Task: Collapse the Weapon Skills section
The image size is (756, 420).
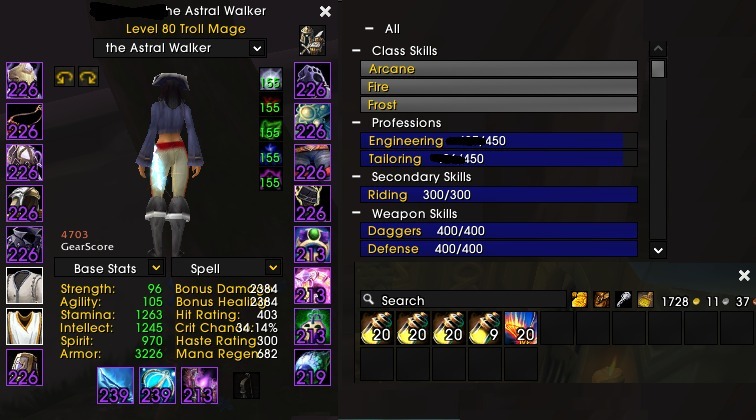Action: pyautogui.click(x=357, y=214)
